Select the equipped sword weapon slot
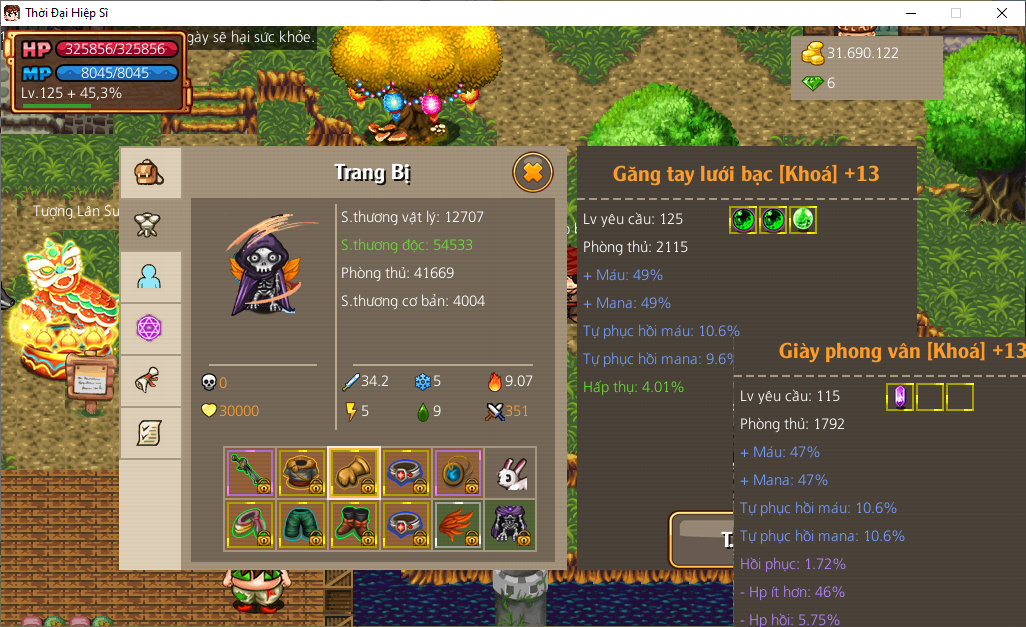 tap(250, 473)
